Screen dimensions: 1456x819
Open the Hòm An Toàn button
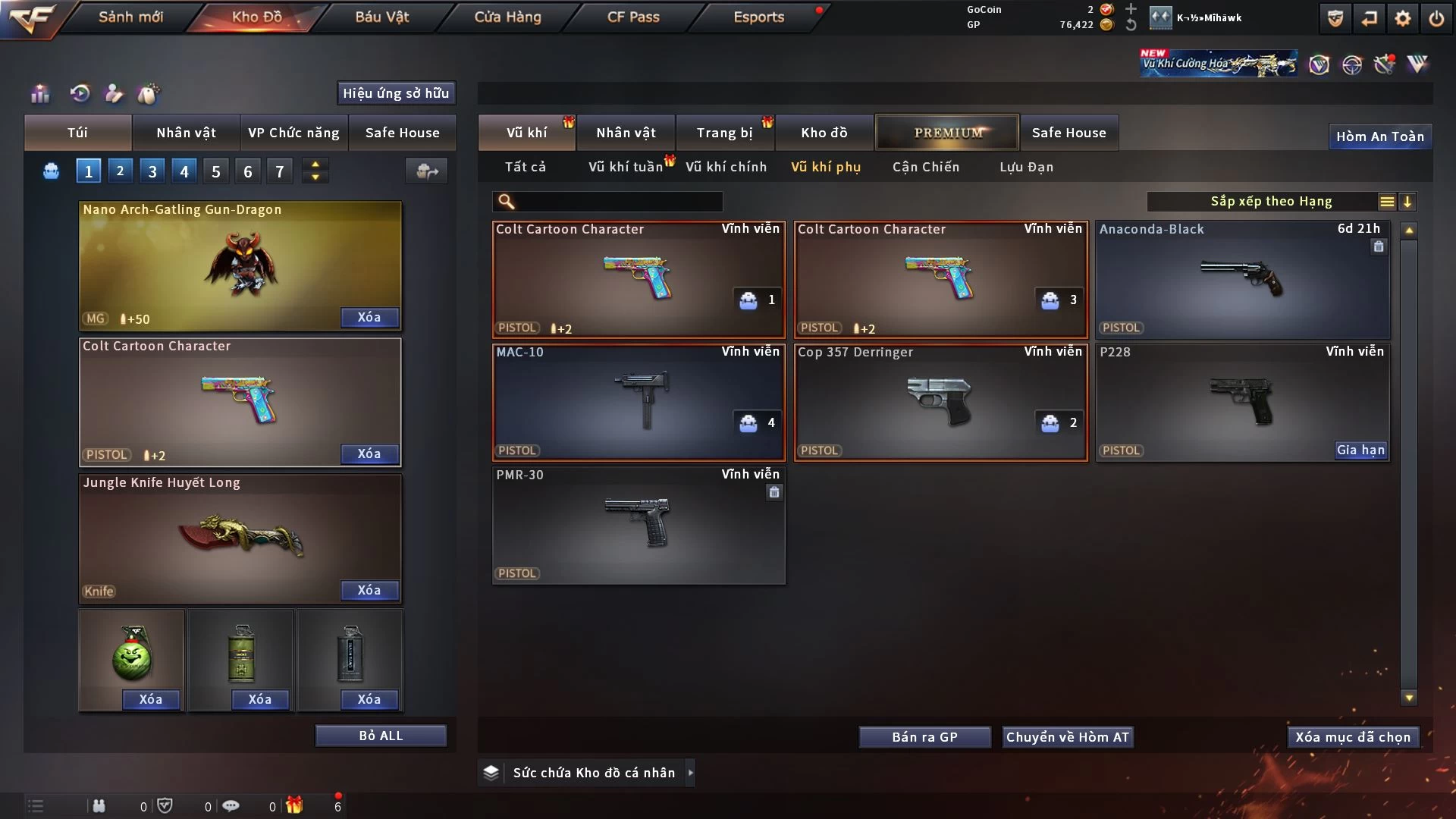1379,136
